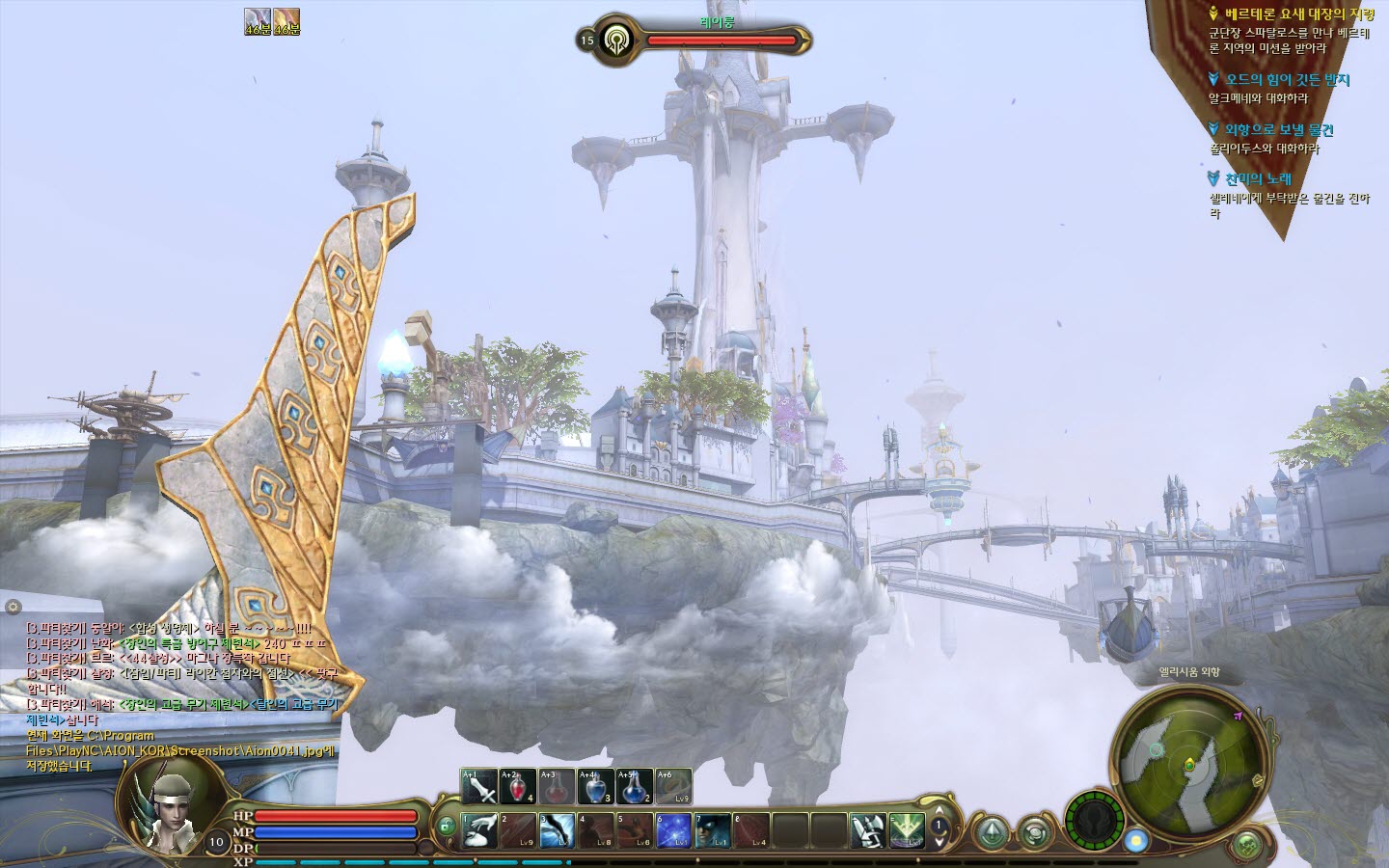The height and width of the screenshot is (868, 1389).
Task: Activate the sword attack icon in slot A+1
Action: point(479,787)
